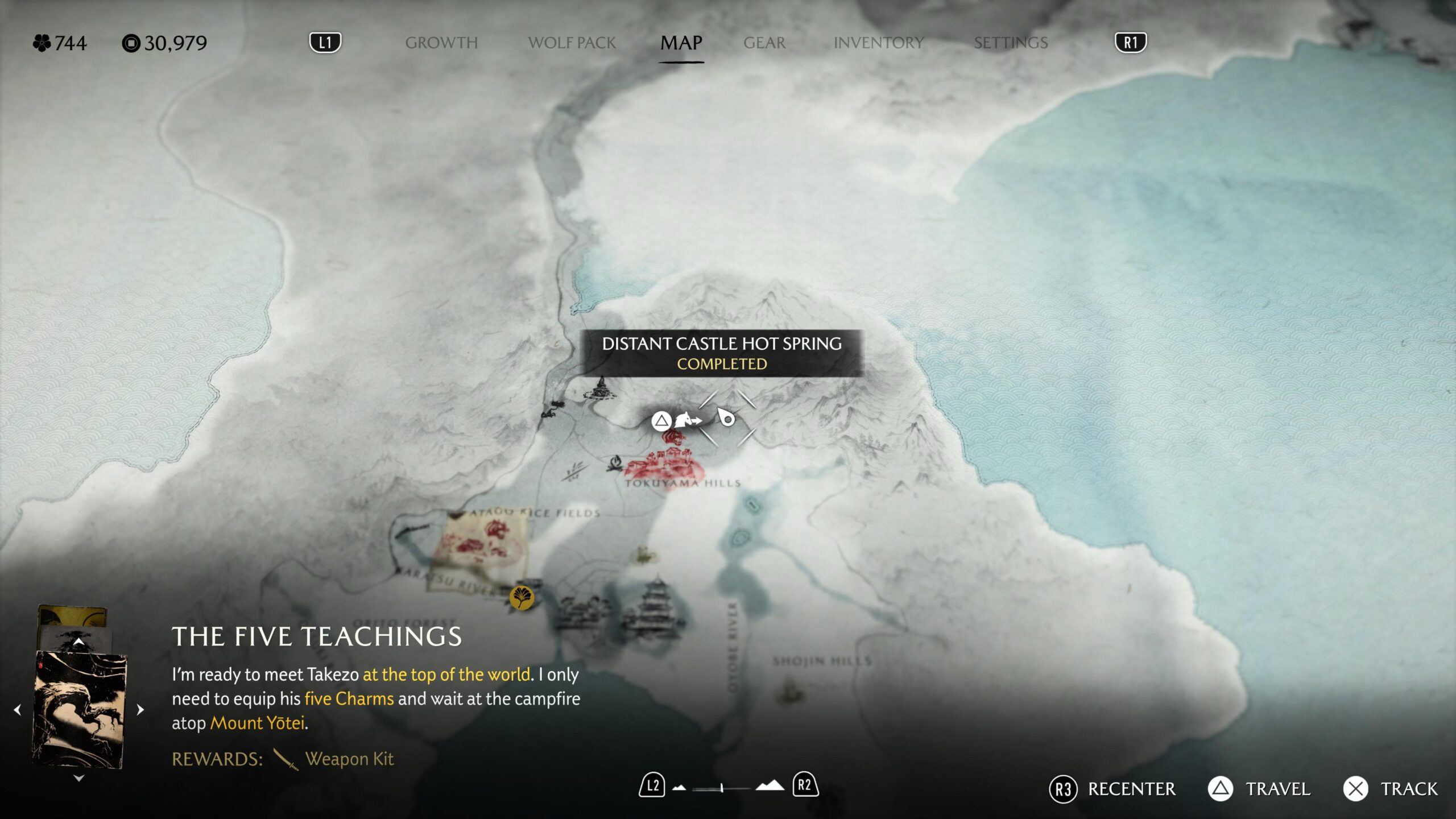
Task: Select the gold ginkgo leaf map marker
Action: click(x=522, y=597)
